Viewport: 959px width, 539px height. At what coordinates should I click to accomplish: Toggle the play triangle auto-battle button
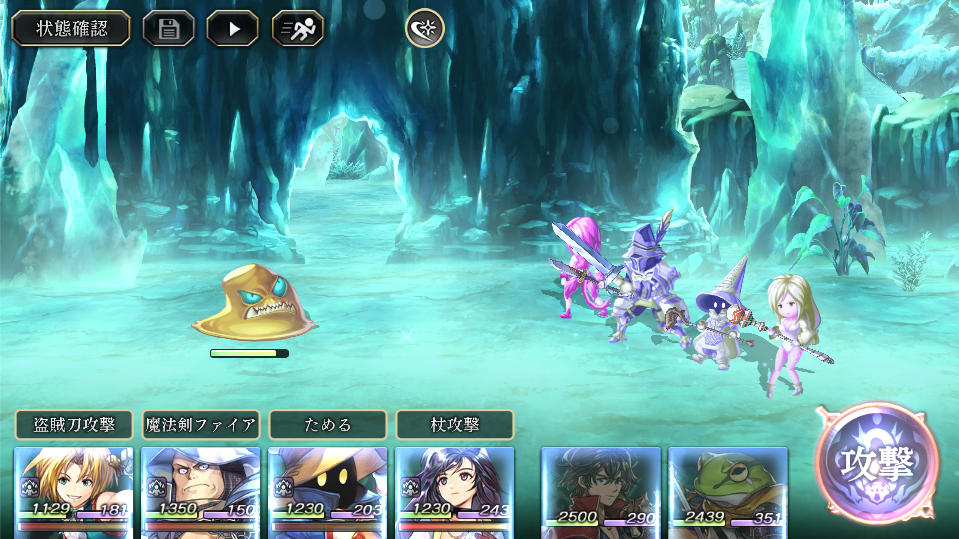tap(232, 28)
